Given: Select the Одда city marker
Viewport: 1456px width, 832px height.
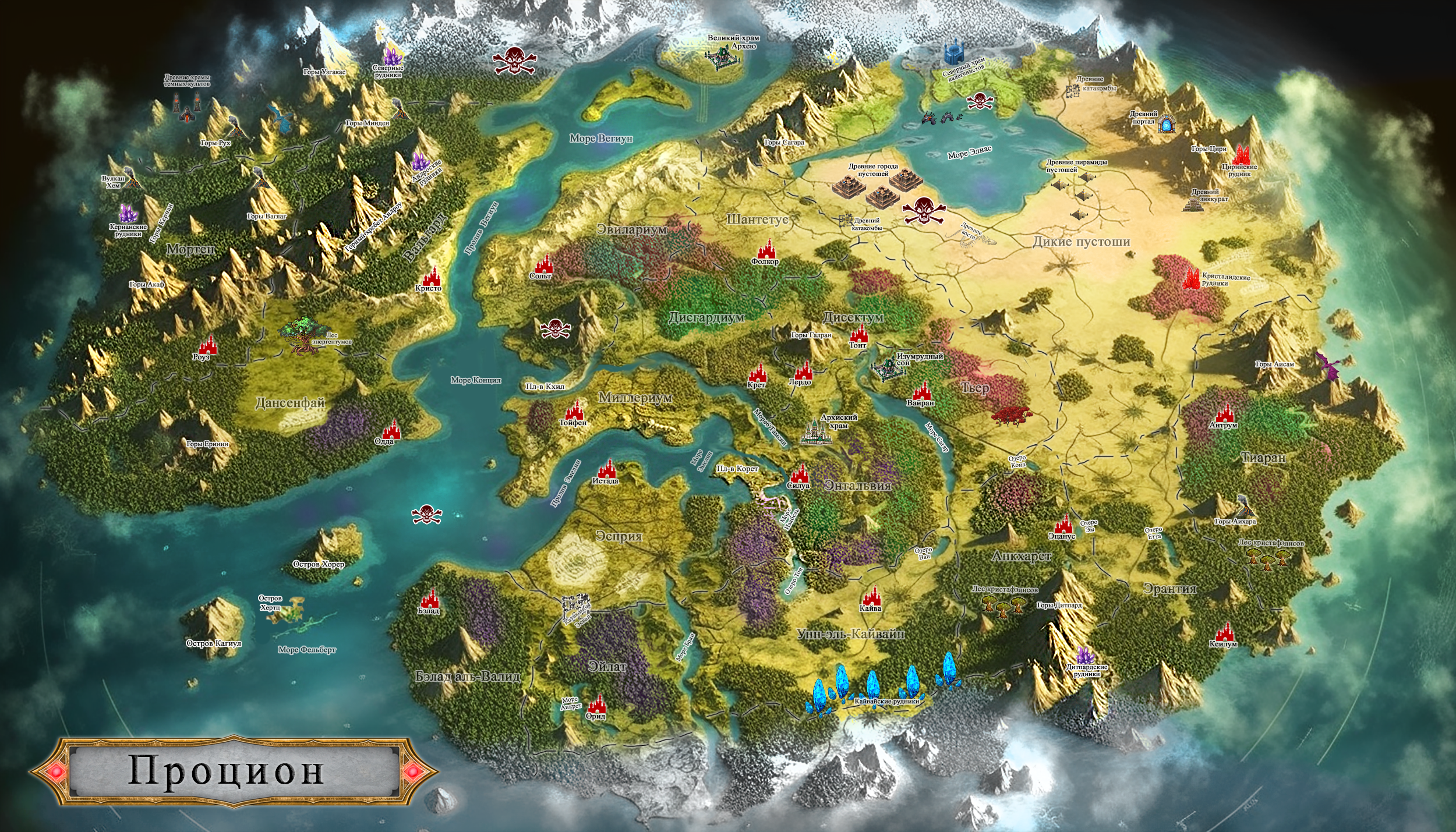Looking at the screenshot, I should [x=391, y=429].
